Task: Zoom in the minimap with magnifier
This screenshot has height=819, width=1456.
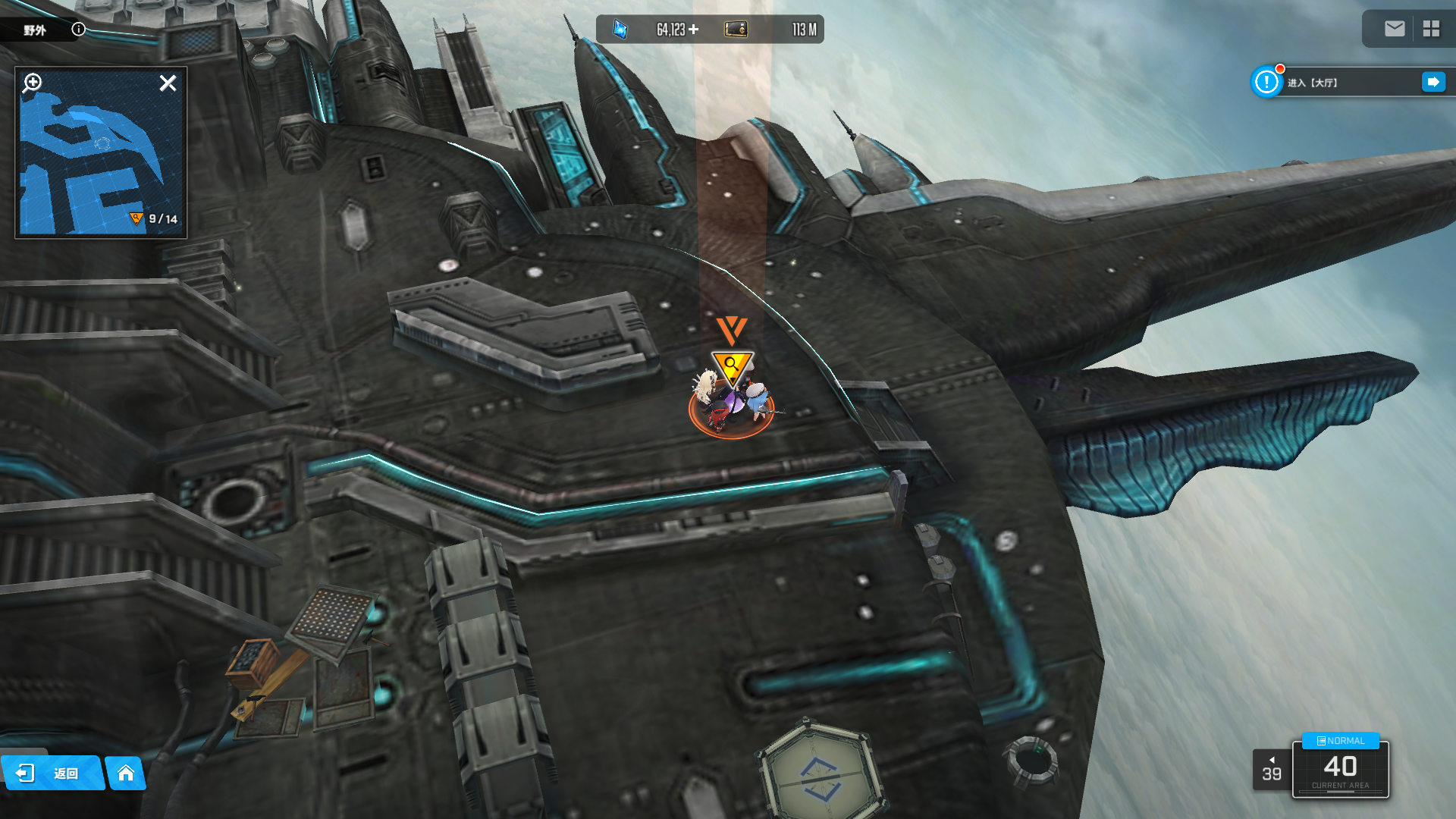Action: (x=33, y=82)
